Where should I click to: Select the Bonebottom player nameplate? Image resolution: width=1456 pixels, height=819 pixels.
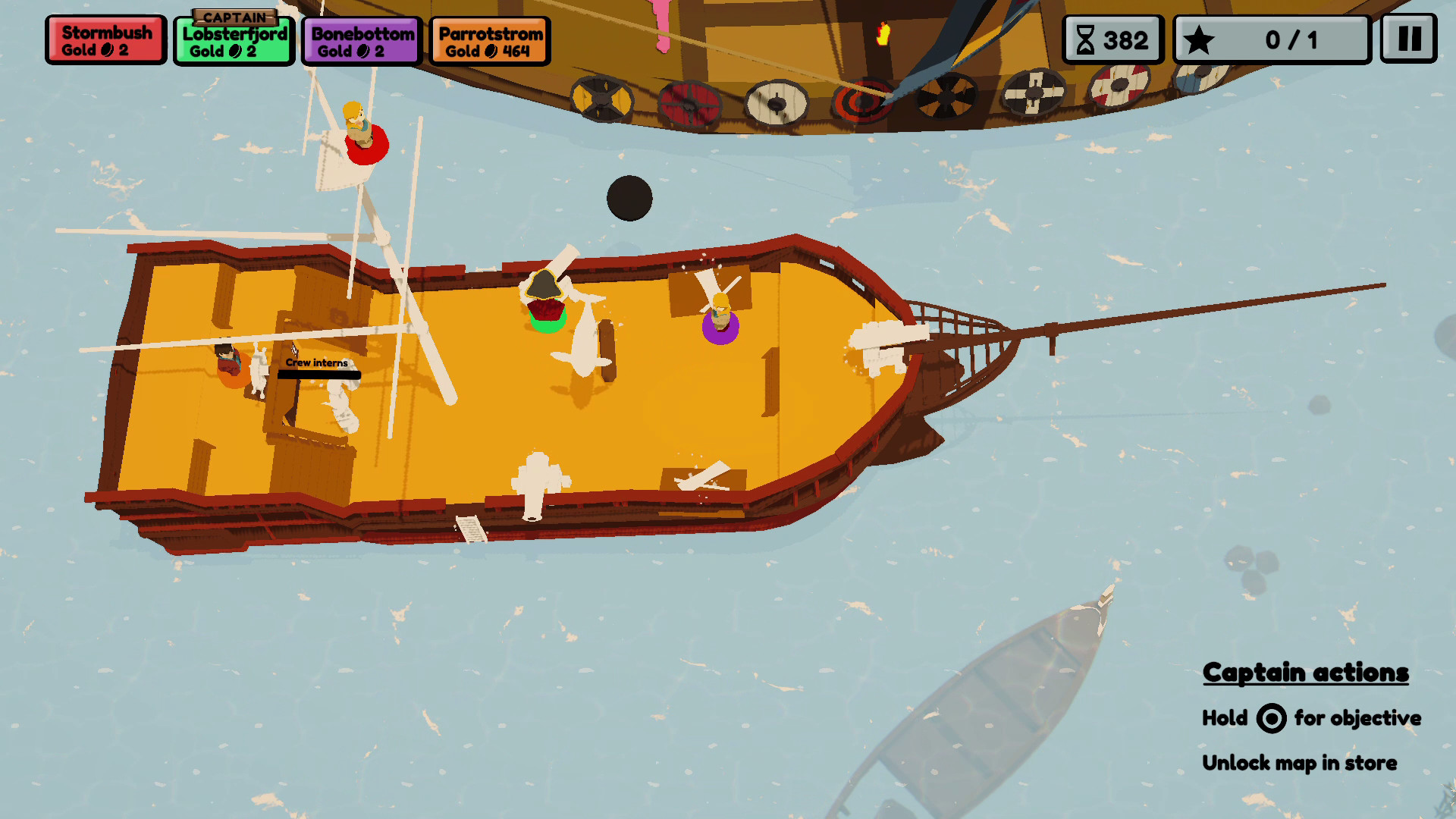(x=359, y=39)
